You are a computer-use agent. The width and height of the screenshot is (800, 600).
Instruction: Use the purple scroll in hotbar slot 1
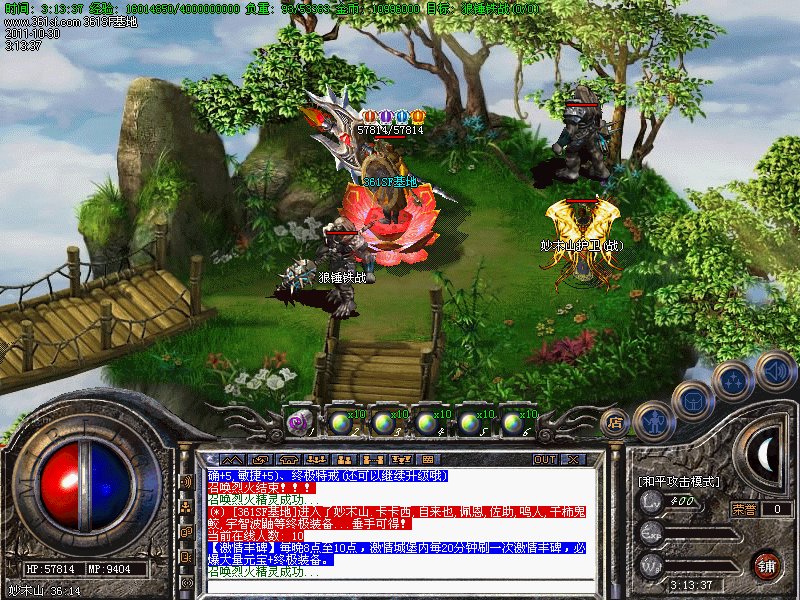click(x=298, y=423)
